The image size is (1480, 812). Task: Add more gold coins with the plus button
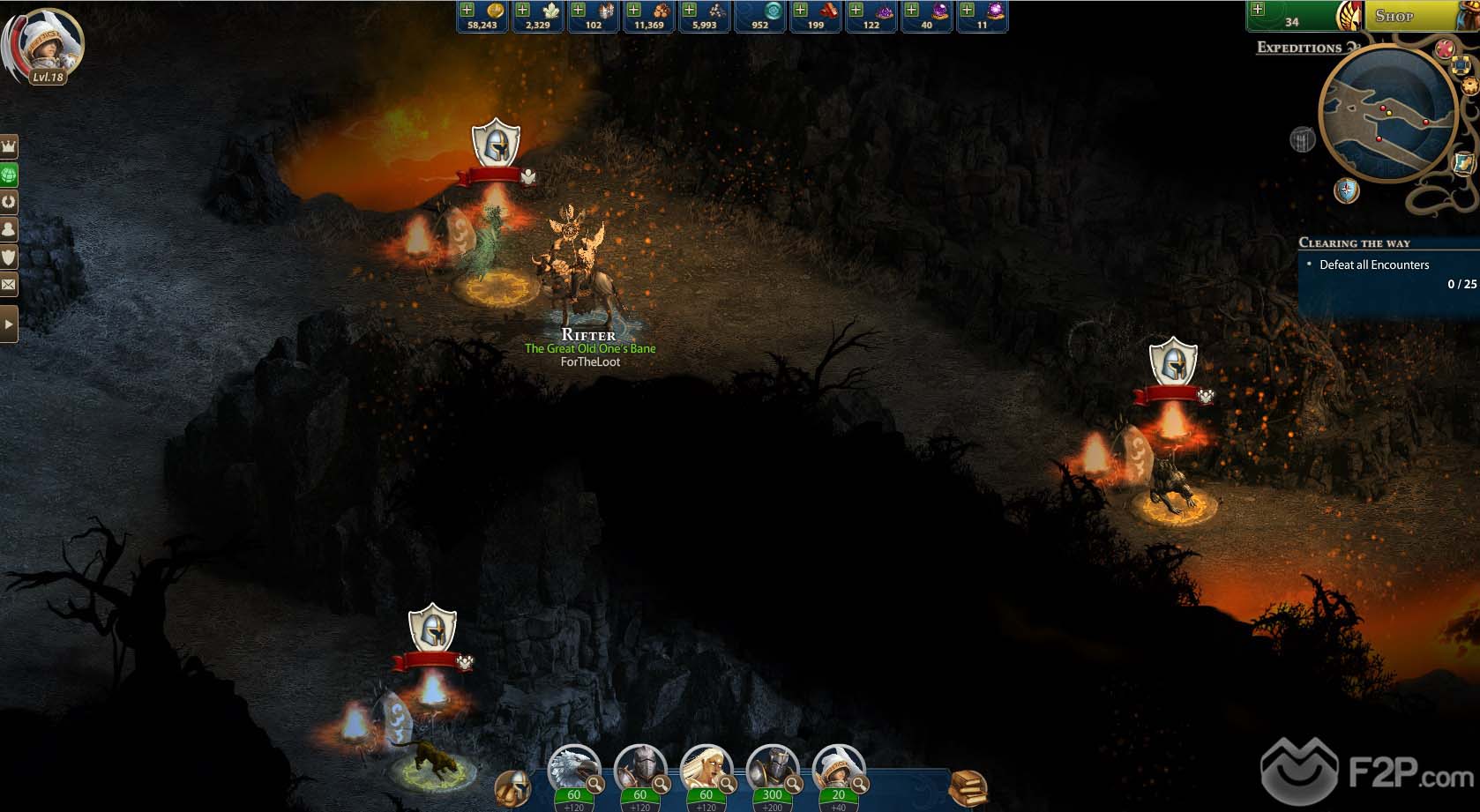click(x=467, y=10)
